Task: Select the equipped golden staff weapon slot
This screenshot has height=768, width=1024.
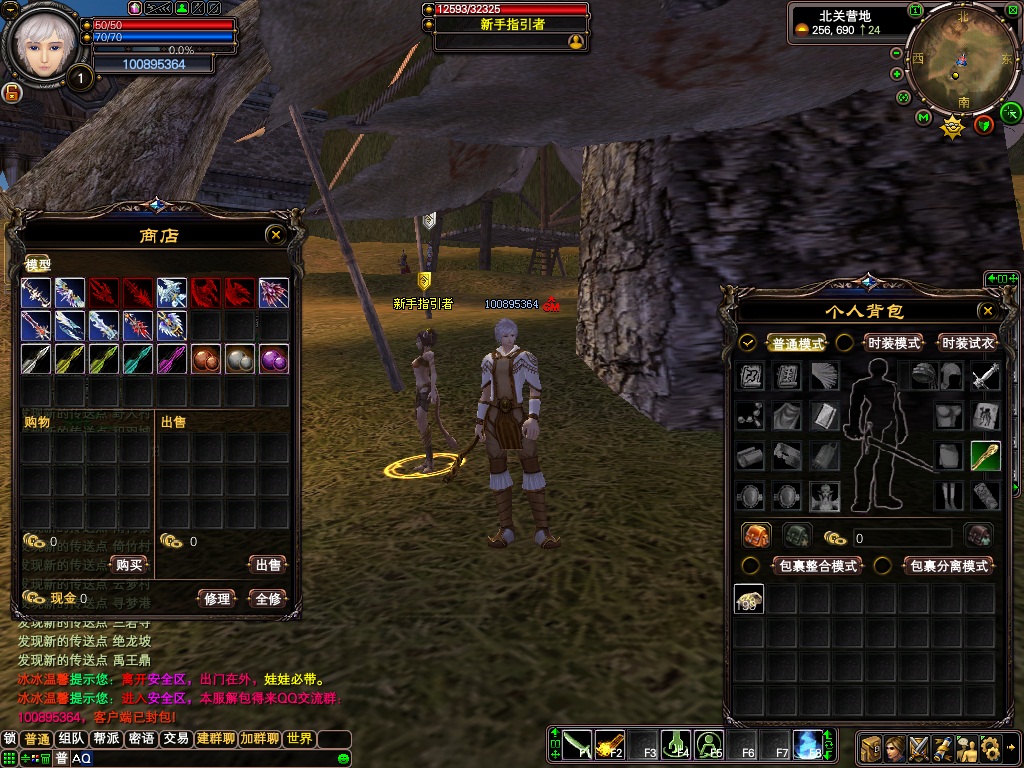Action: point(985,456)
